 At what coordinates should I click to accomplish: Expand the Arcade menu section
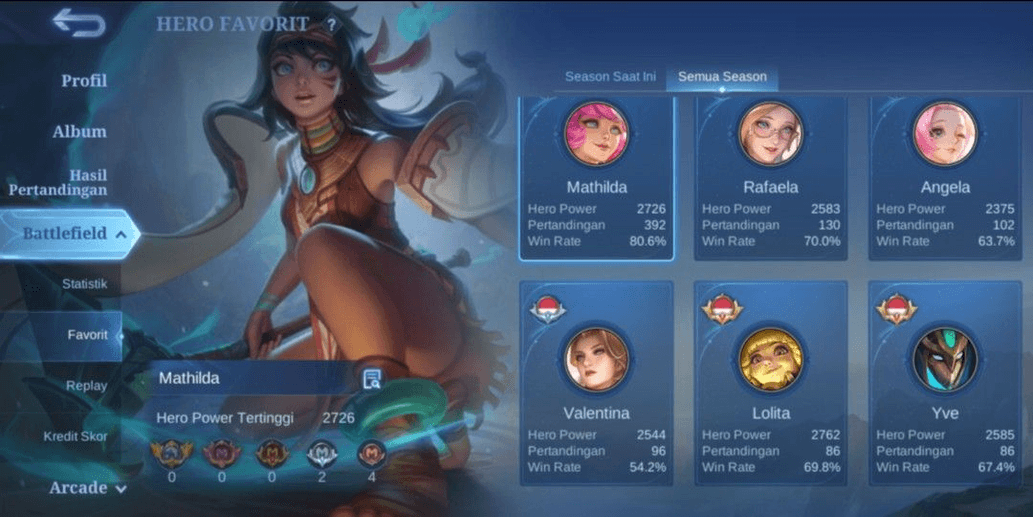pos(88,488)
